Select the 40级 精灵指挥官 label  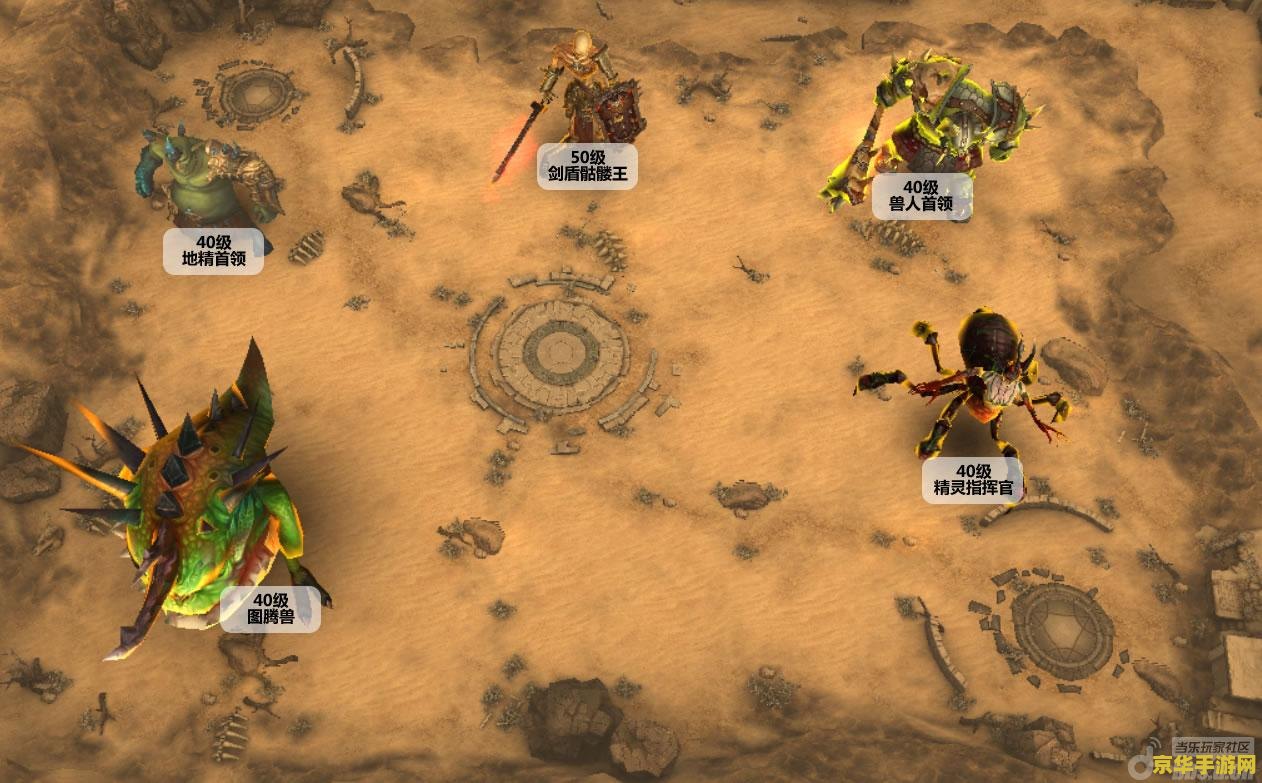click(x=972, y=480)
